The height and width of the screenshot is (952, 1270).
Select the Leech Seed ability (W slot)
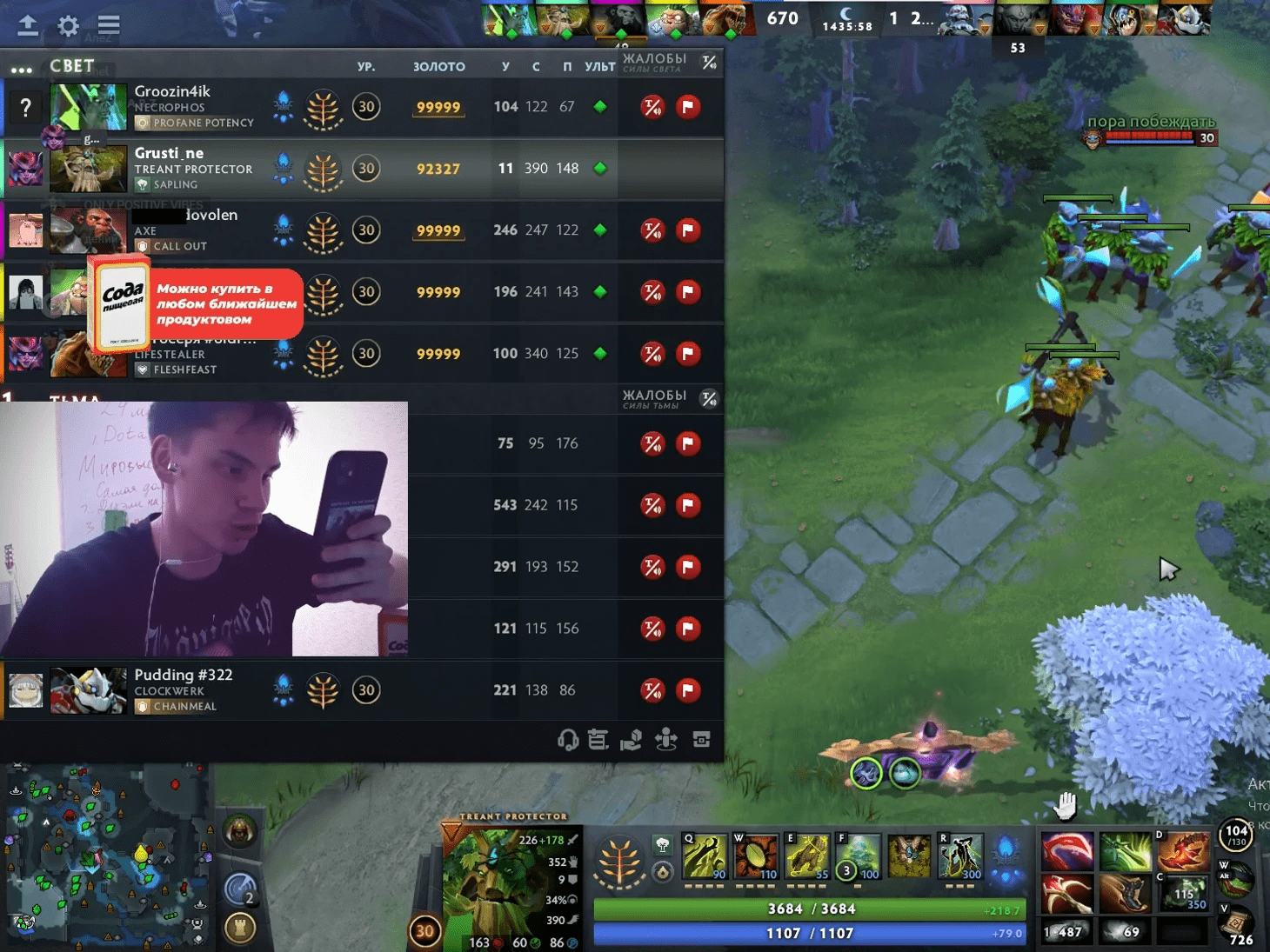(x=756, y=855)
